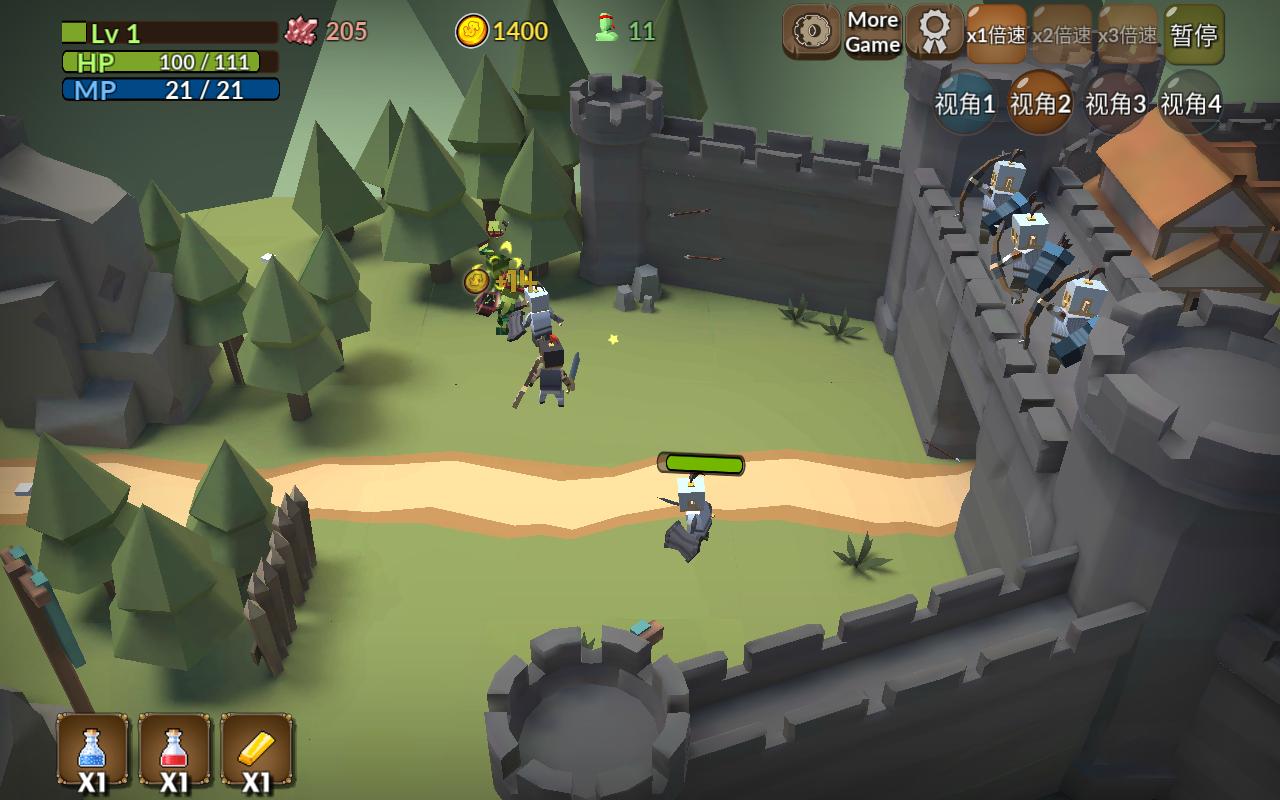Viewport: 1280px width, 800px height.
Task: Select the gold bar item slot
Action: click(256, 750)
